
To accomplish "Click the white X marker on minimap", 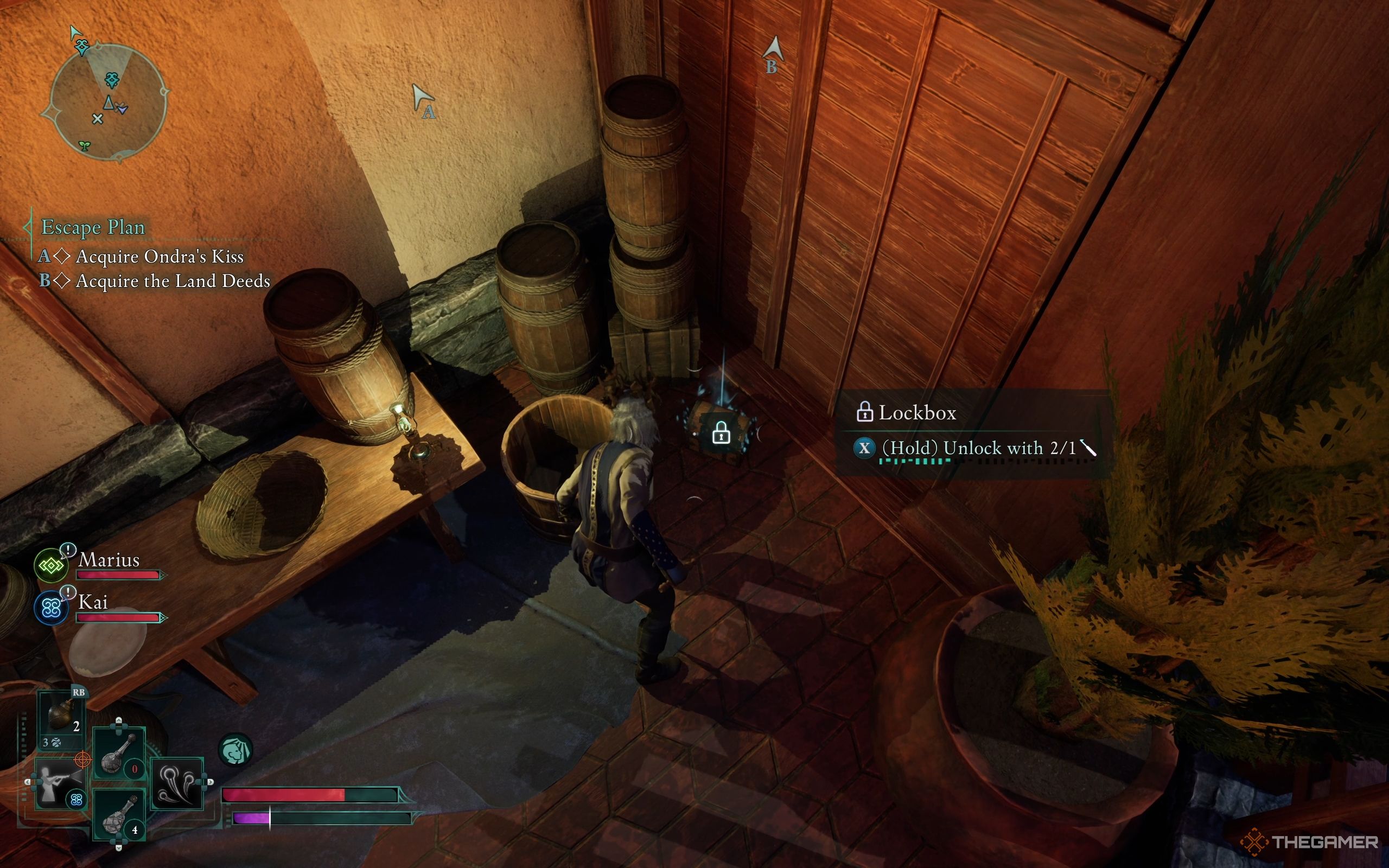I will pyautogui.click(x=98, y=119).
